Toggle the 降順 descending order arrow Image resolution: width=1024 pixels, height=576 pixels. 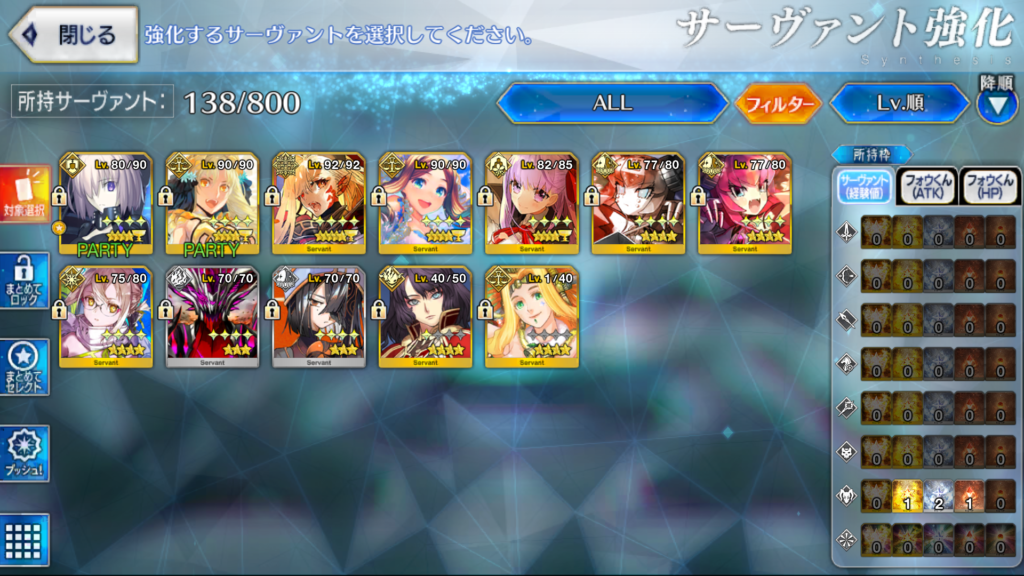[996, 104]
